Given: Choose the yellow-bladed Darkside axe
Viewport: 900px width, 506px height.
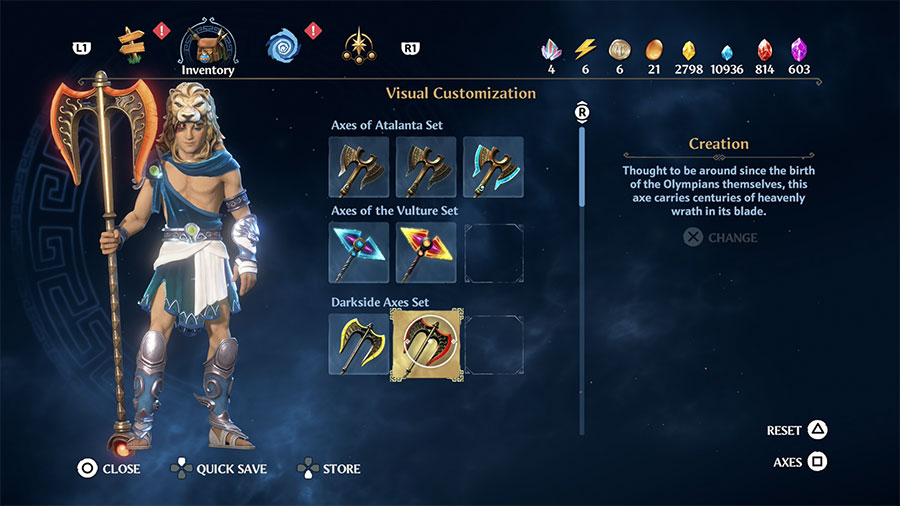Looking at the screenshot, I should click(359, 344).
